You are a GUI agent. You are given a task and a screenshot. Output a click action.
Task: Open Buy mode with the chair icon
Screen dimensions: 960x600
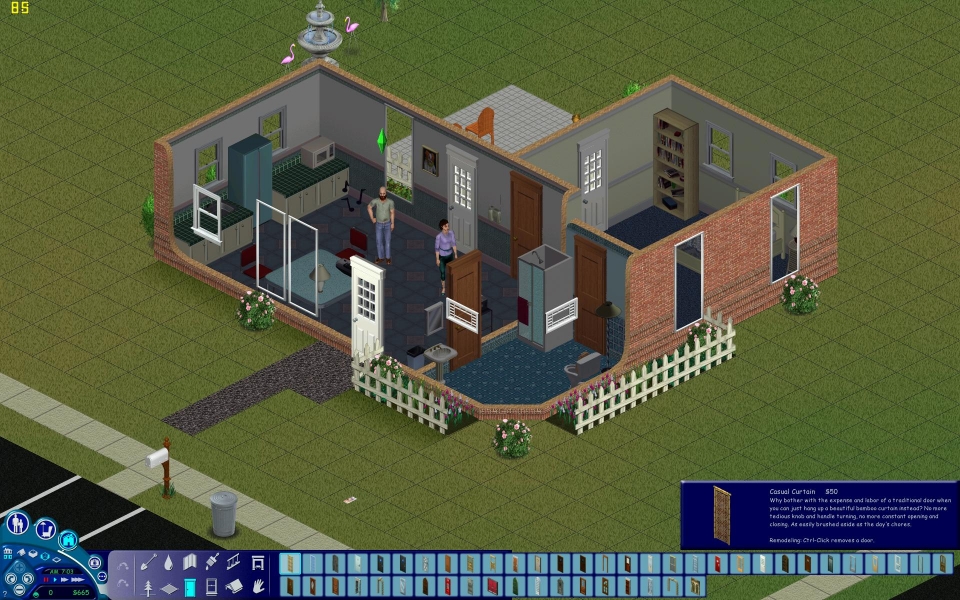(x=45, y=530)
